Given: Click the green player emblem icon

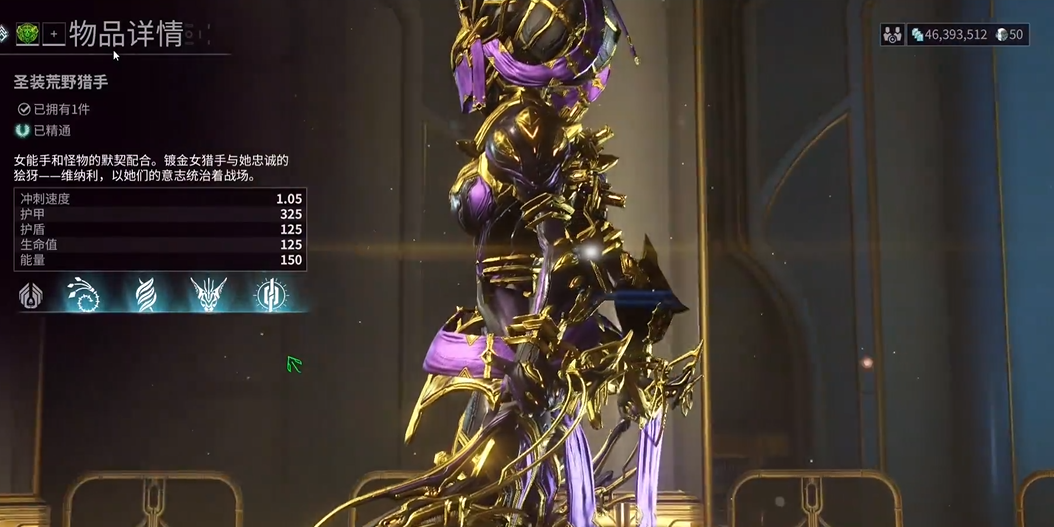Looking at the screenshot, I should pos(27,34).
